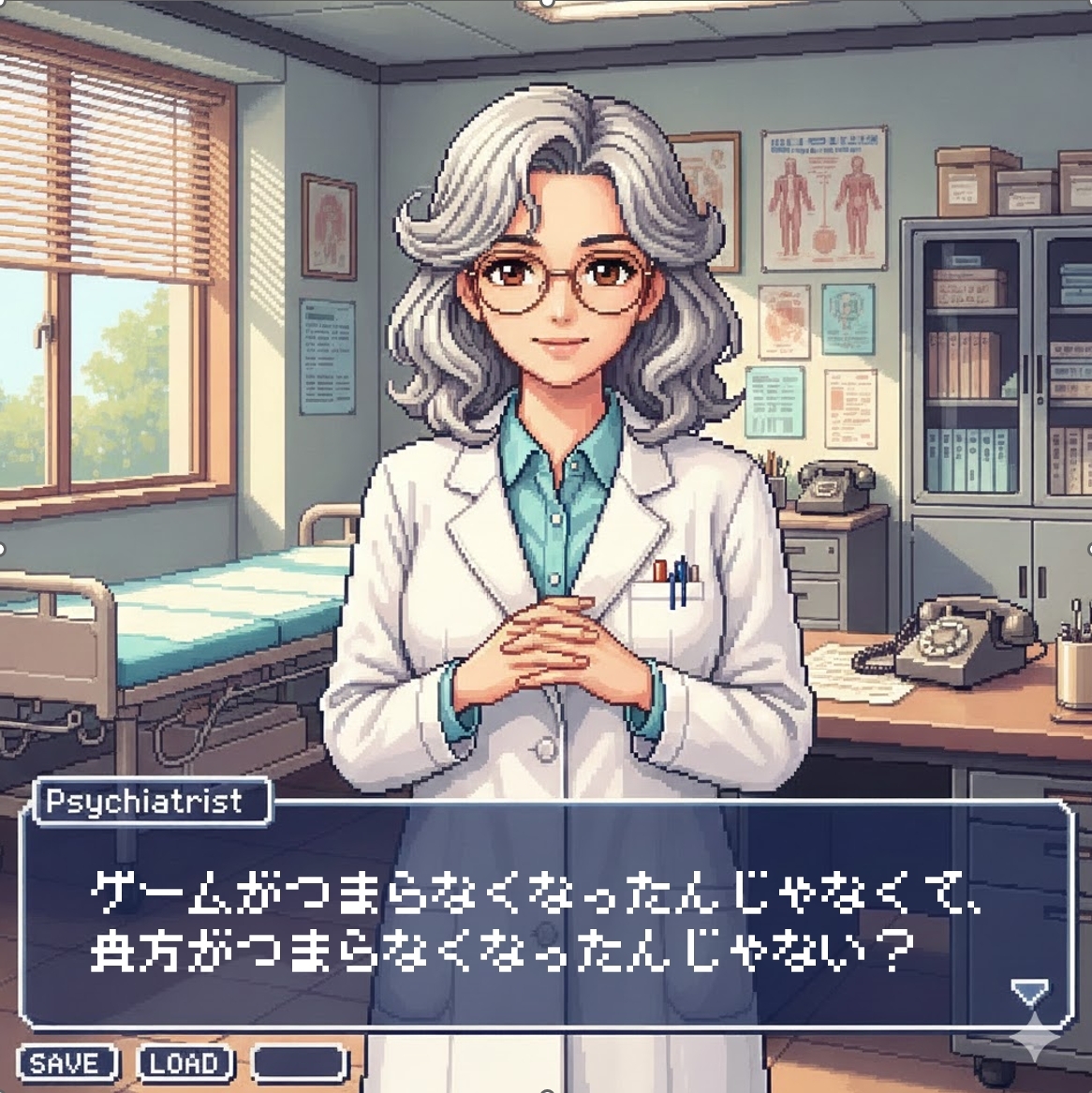Click the SAVE button

pyautogui.click(x=66, y=1064)
